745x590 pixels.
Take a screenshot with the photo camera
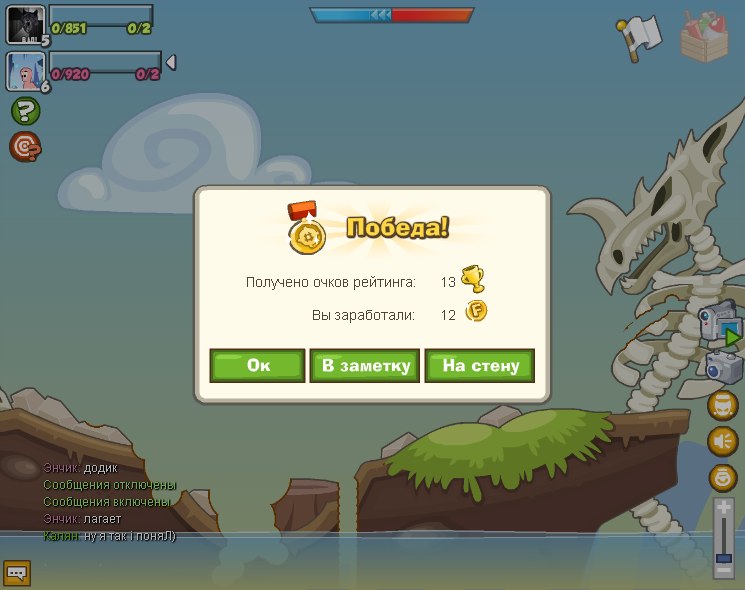point(722,366)
